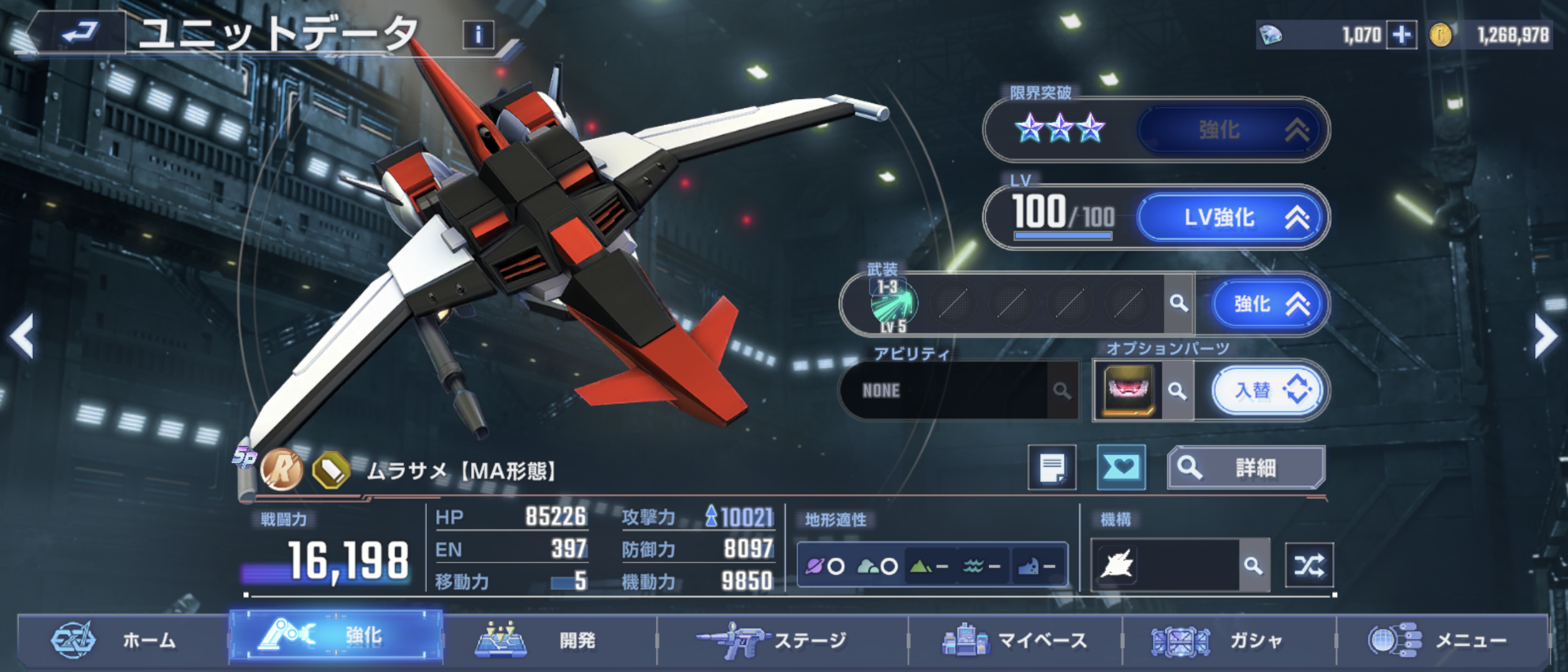Select the equipped option part thumbnail

click(x=1128, y=391)
